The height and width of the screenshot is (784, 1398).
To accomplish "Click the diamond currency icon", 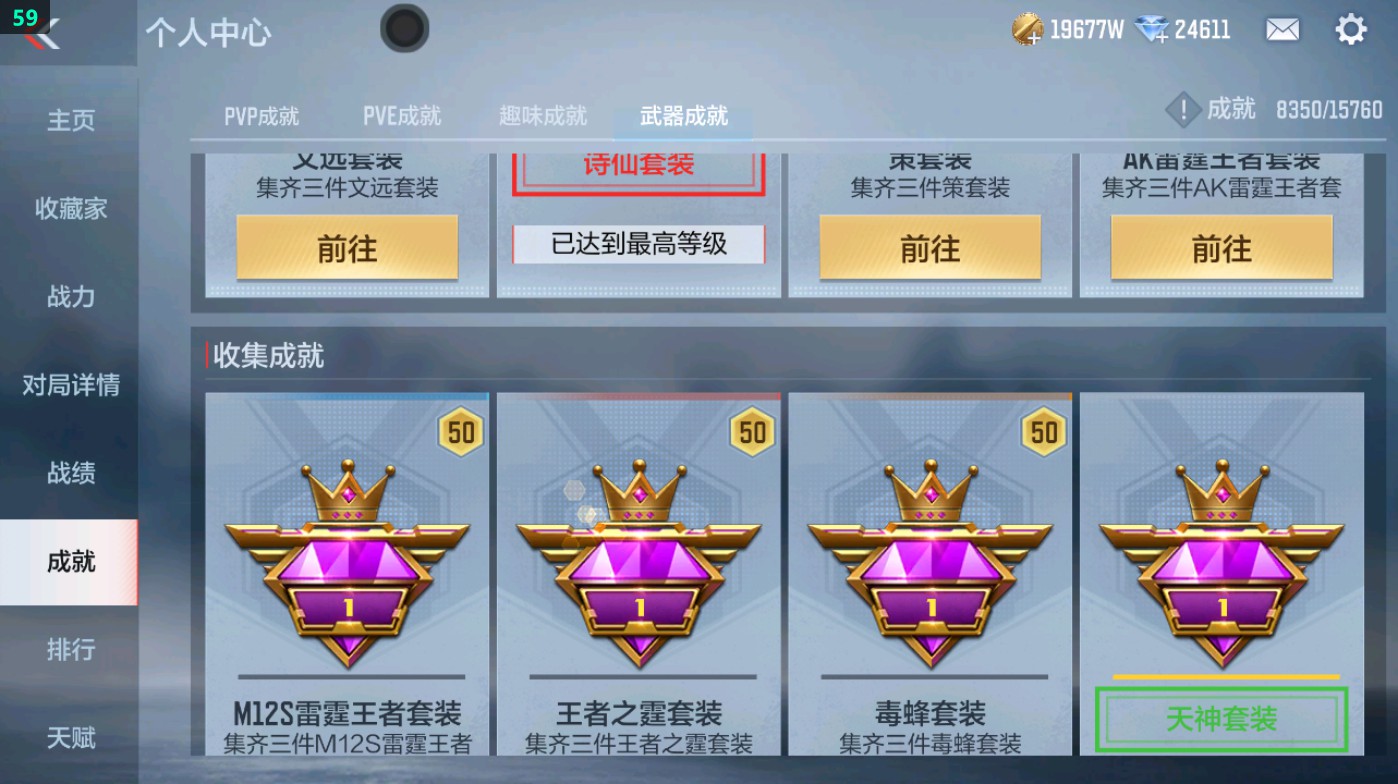I will (x=1152, y=29).
